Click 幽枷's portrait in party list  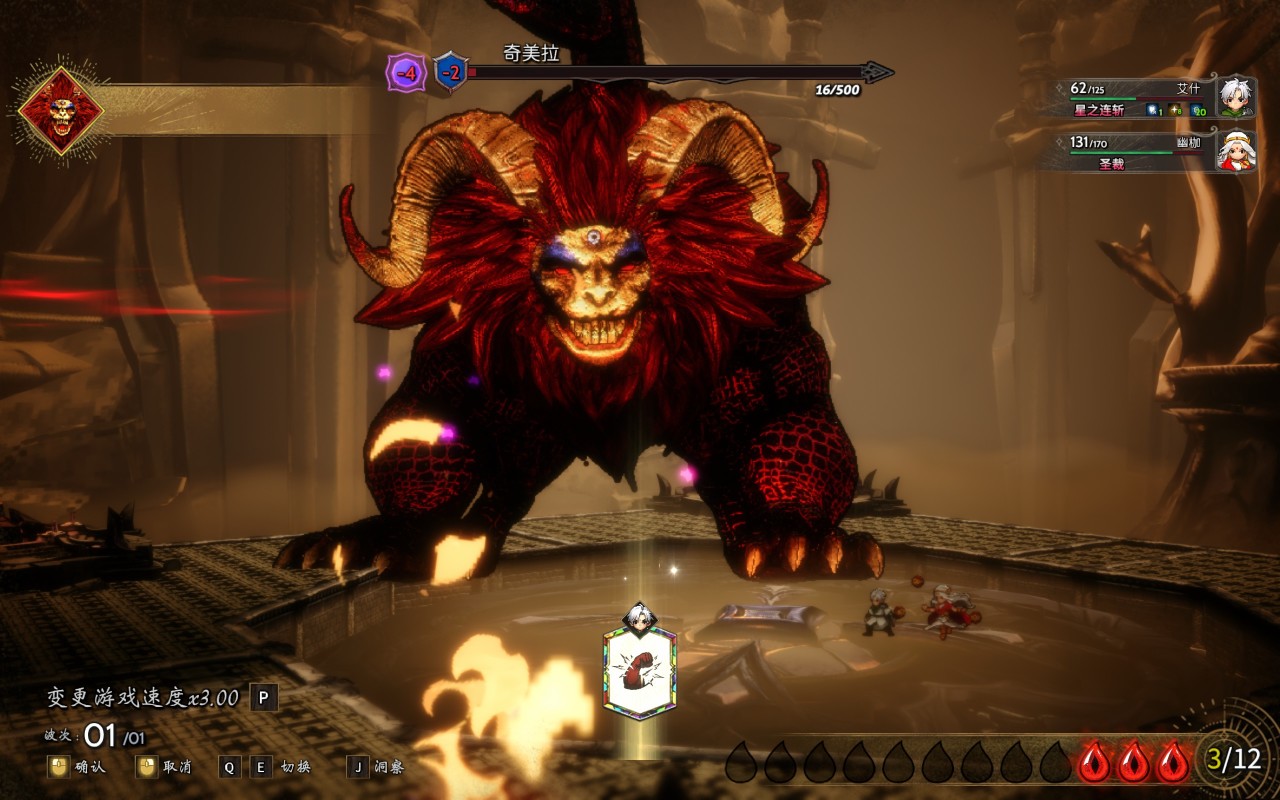(x=1236, y=150)
